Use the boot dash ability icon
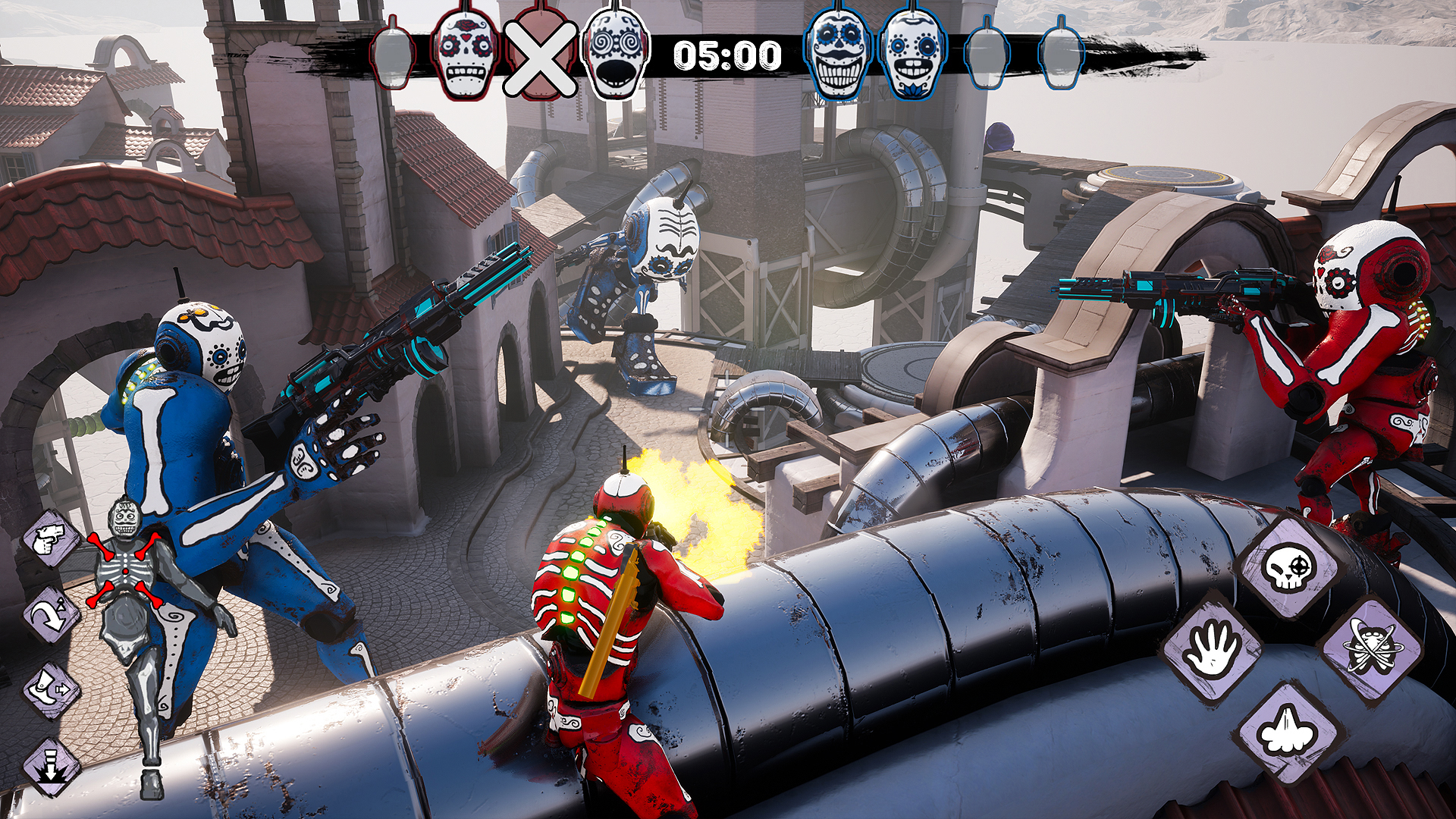The width and height of the screenshot is (1456, 819). point(51,690)
